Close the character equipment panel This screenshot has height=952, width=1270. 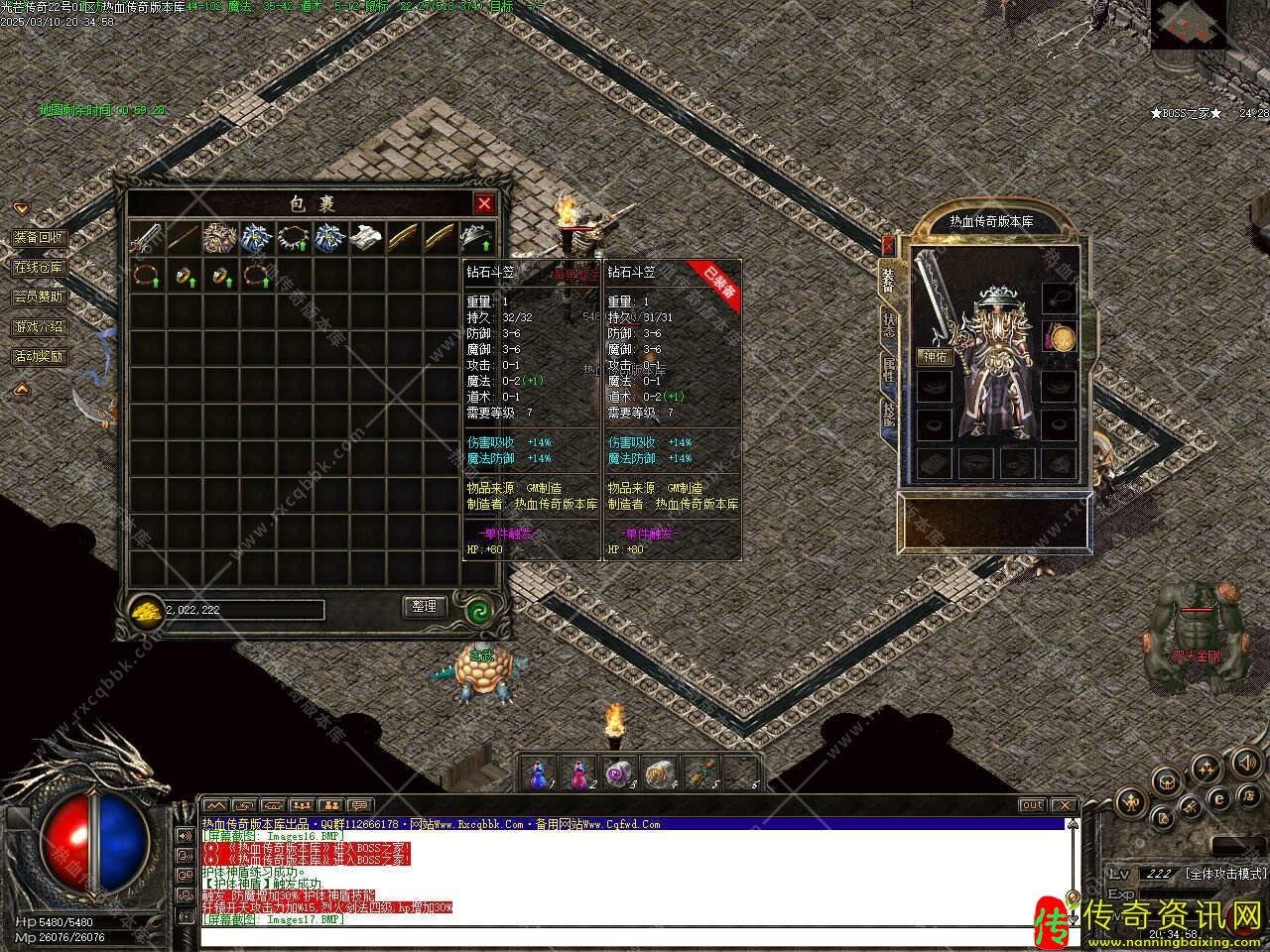pyautogui.click(x=888, y=245)
